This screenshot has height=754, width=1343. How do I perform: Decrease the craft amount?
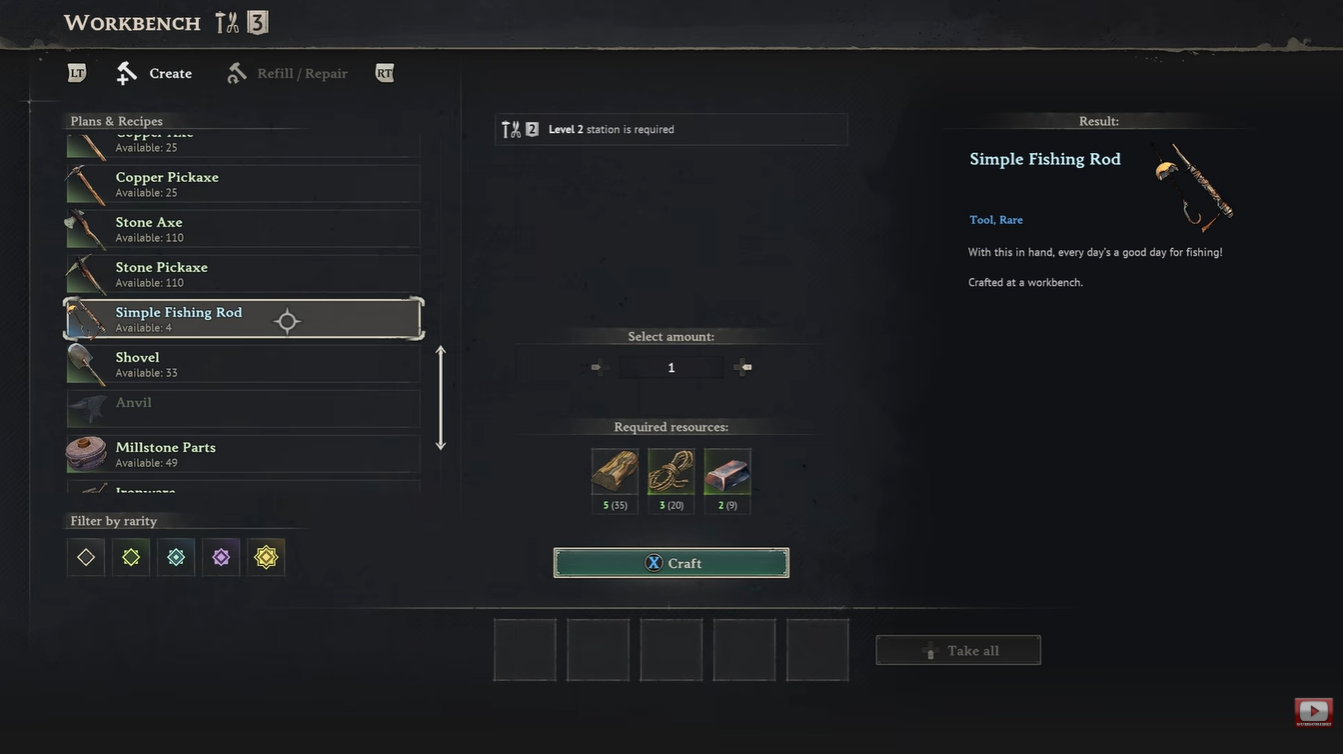tap(599, 367)
